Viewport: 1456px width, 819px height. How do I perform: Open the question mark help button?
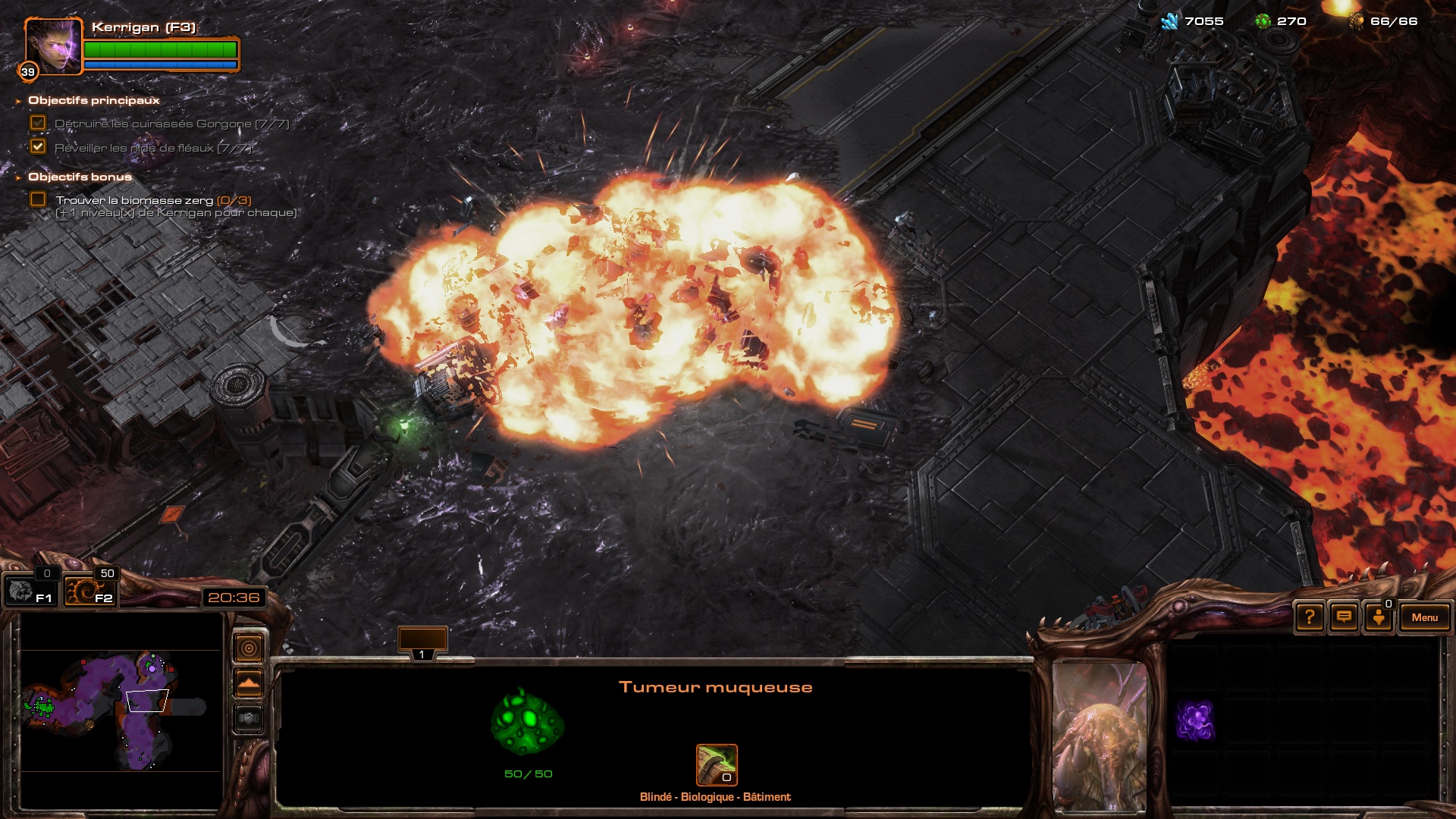point(1310,617)
